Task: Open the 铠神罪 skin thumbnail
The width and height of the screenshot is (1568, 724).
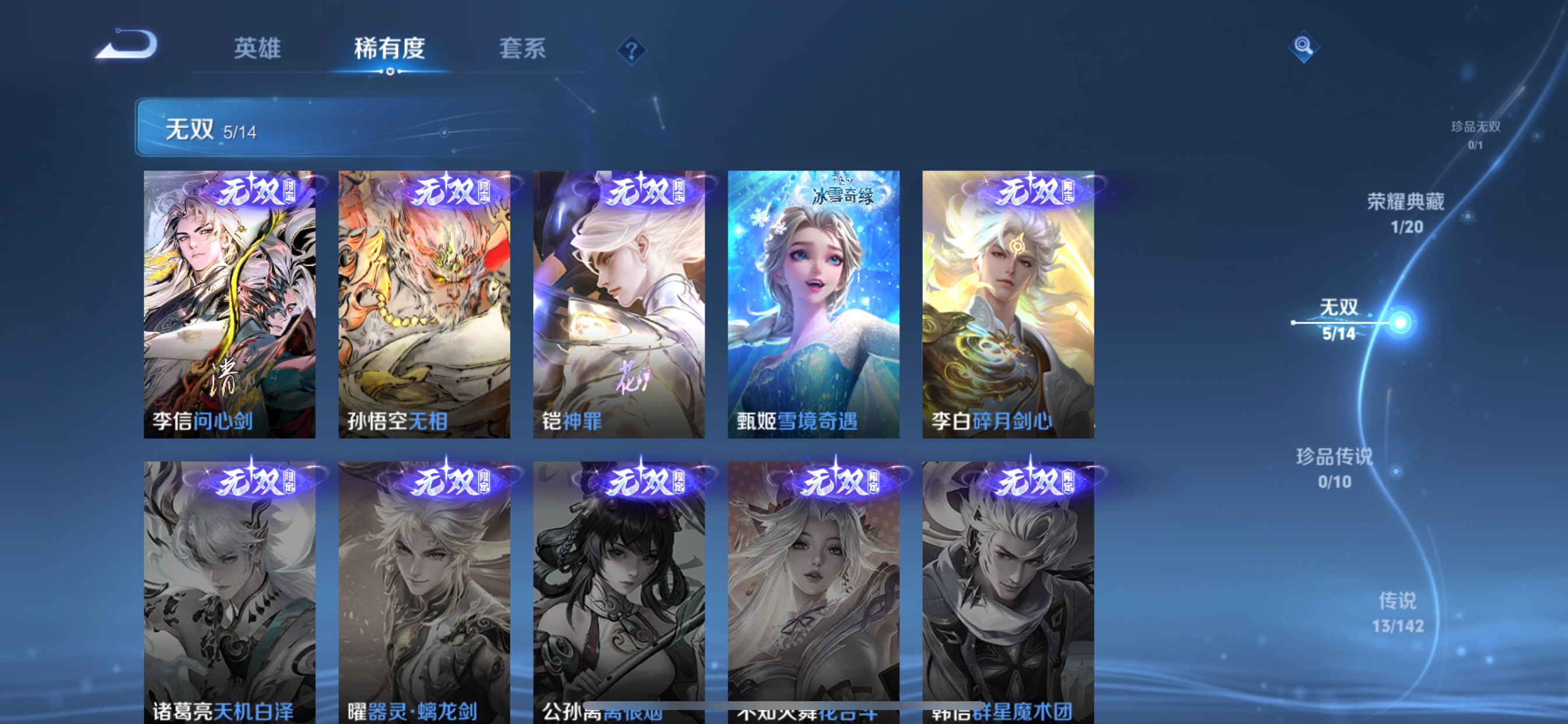Action: click(619, 304)
